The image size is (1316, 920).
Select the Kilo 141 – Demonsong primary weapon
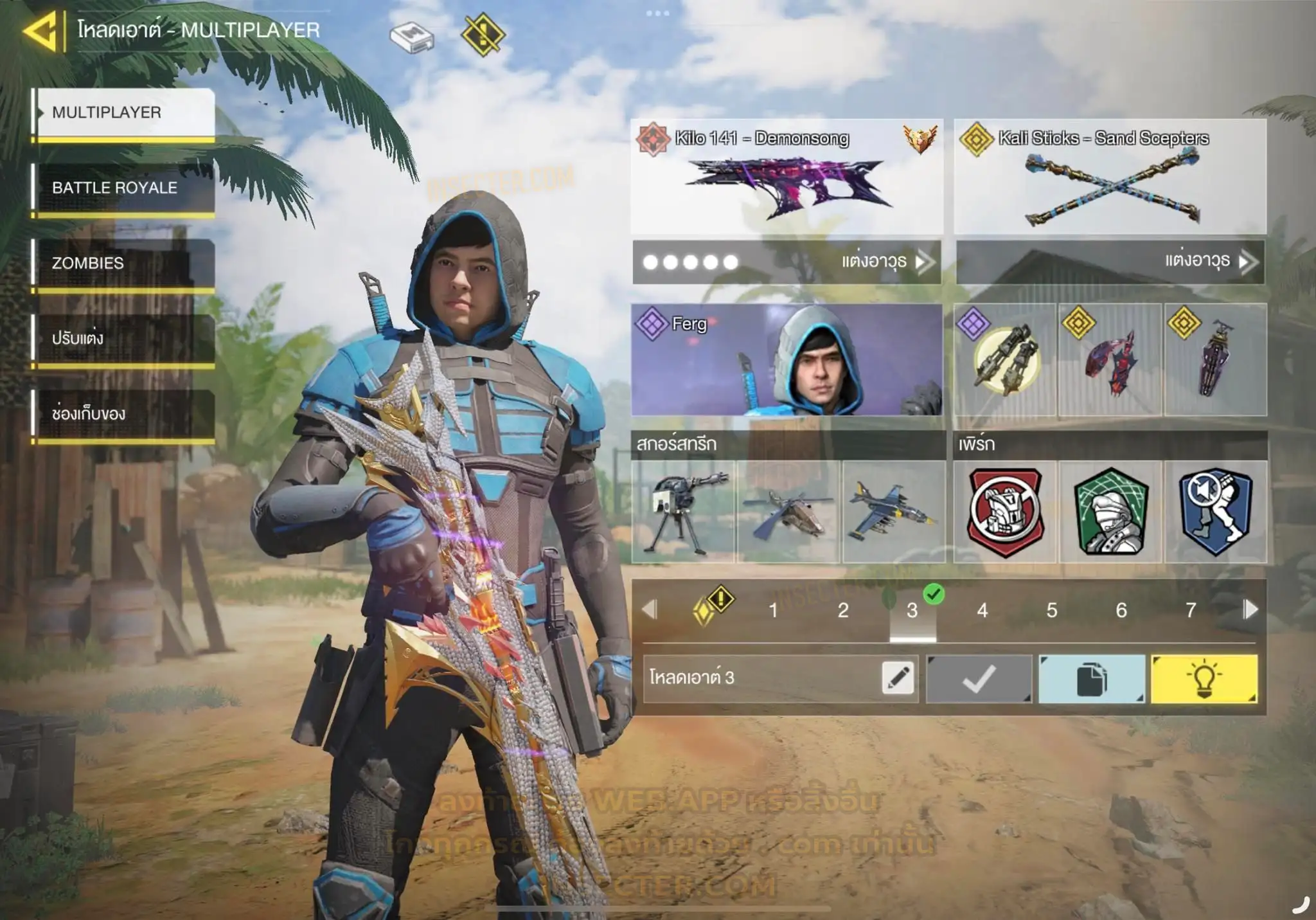(x=787, y=177)
